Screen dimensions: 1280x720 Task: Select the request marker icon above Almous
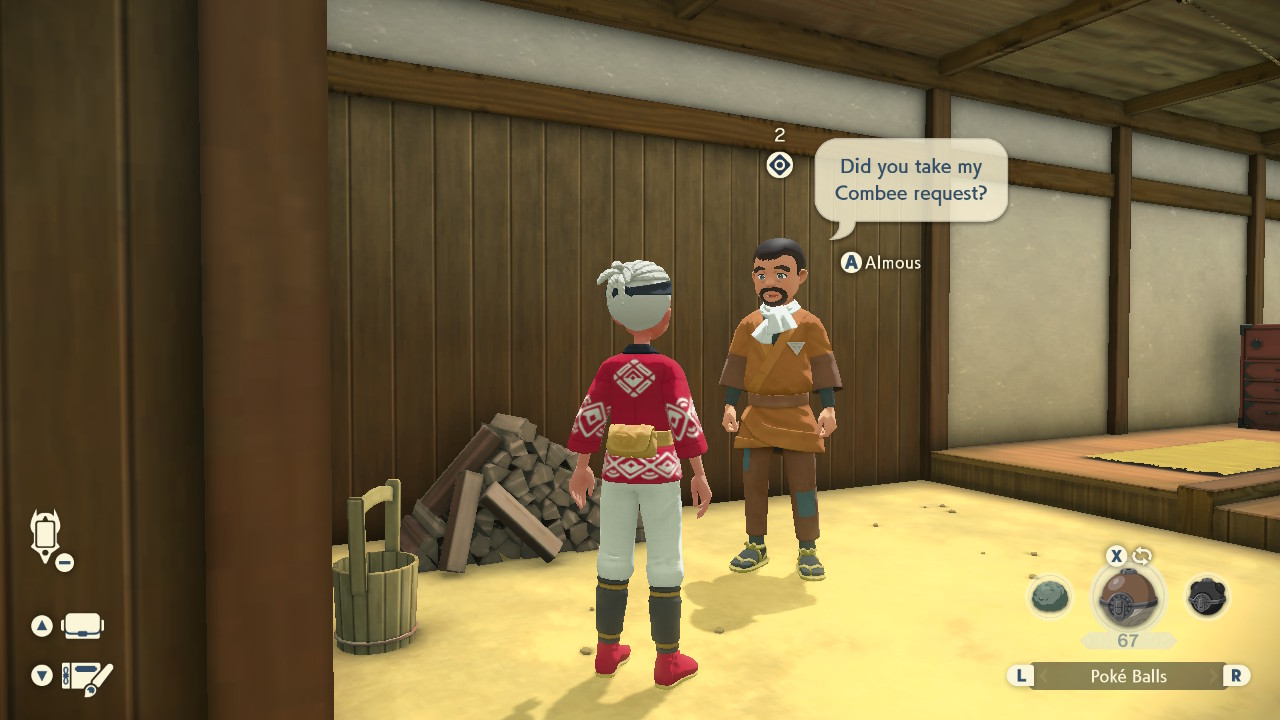780,165
